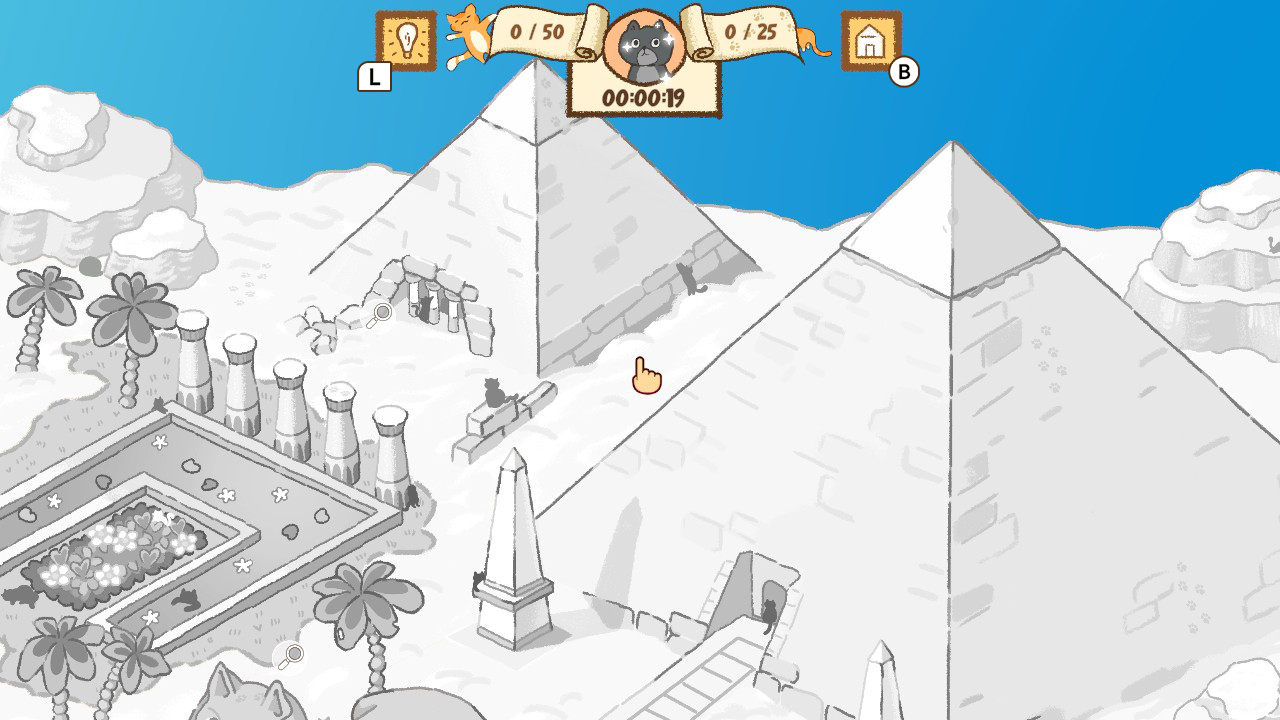The width and height of the screenshot is (1280, 720).
Task: Click the black cat in the stairway doorway
Action: tap(769, 613)
